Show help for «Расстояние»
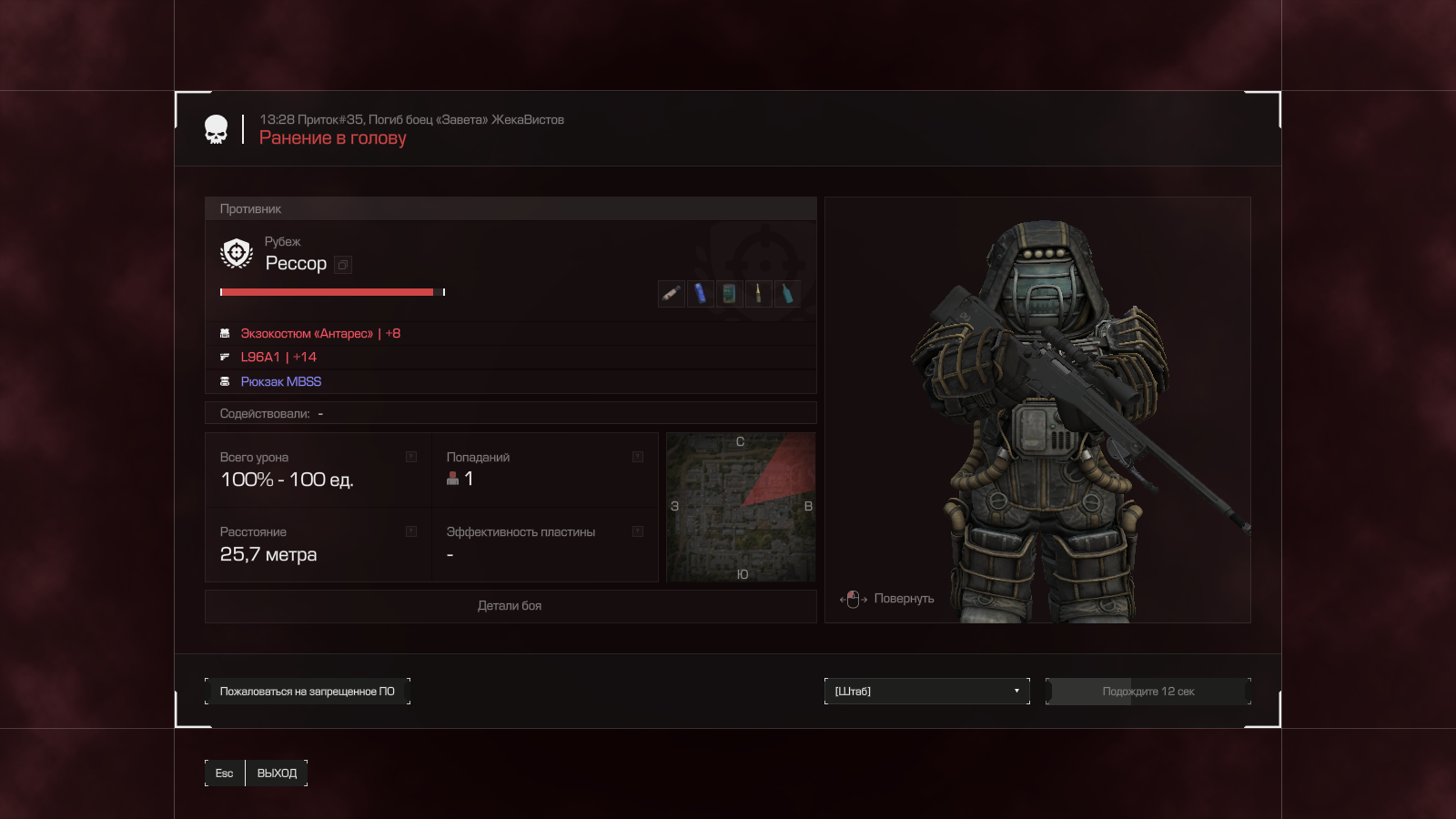 pyautogui.click(x=411, y=531)
